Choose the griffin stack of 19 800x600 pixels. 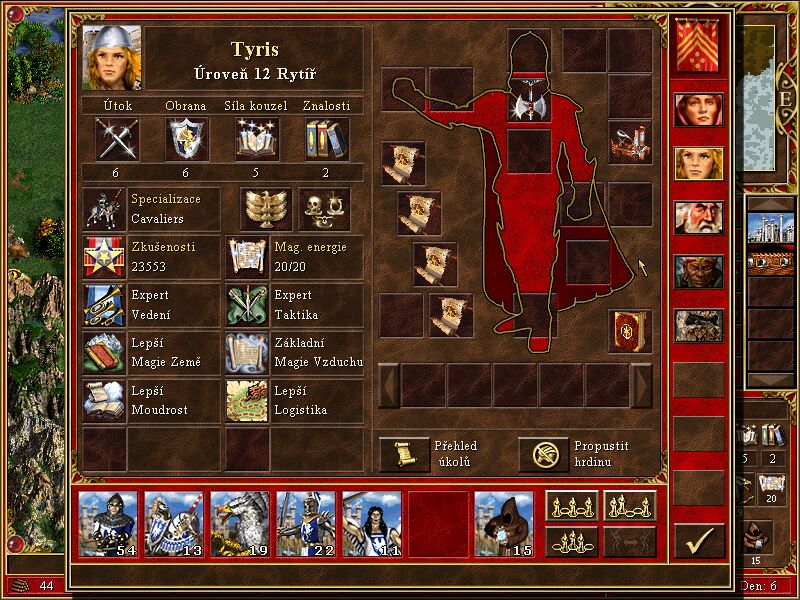pyautogui.click(x=240, y=524)
